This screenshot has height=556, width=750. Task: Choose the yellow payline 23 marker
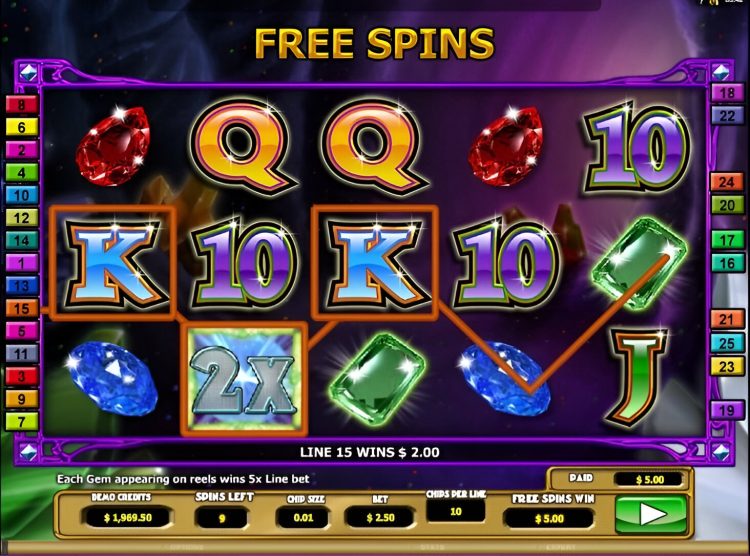coord(724,366)
